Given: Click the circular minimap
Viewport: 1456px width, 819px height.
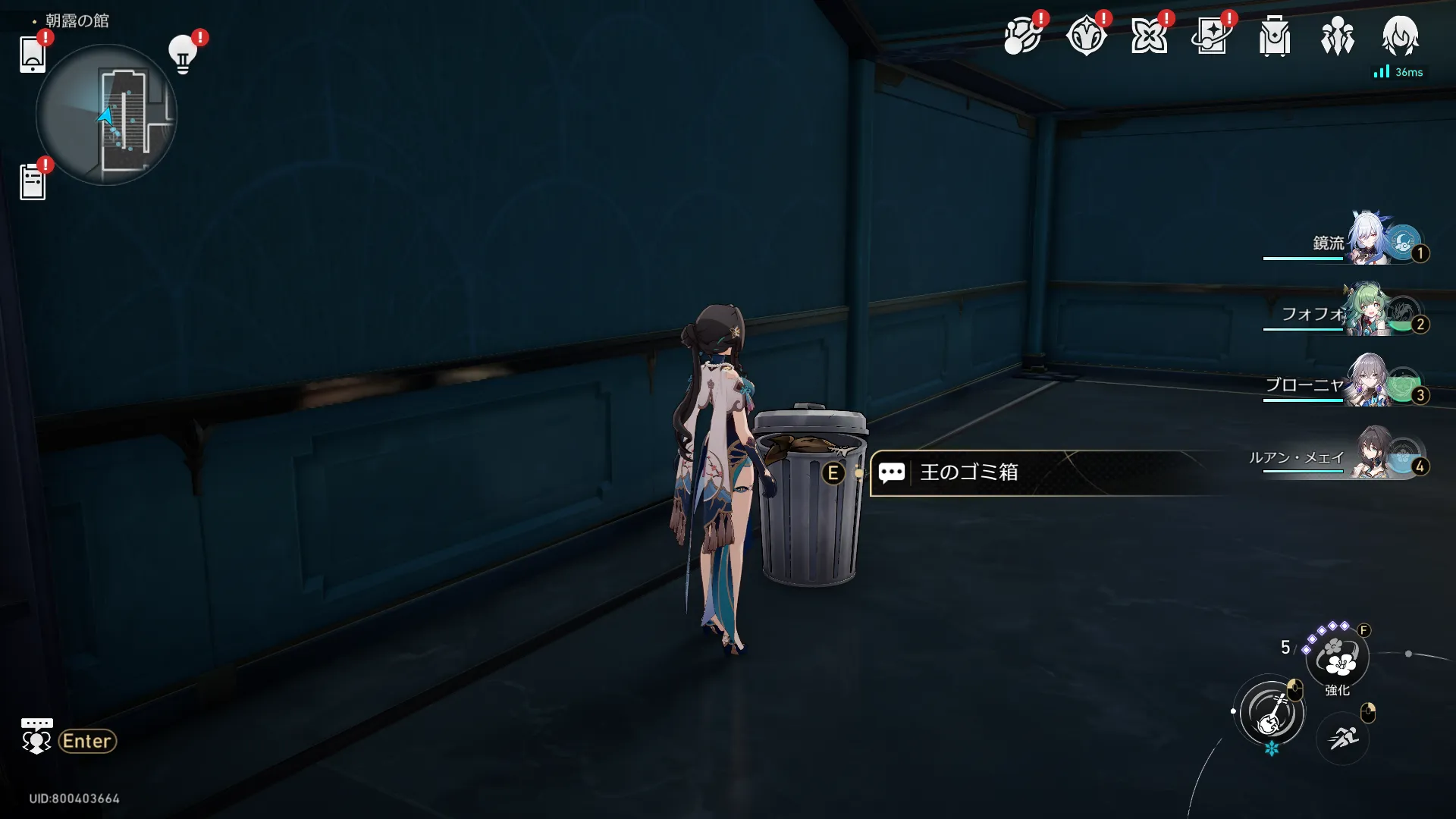Looking at the screenshot, I should tap(106, 115).
